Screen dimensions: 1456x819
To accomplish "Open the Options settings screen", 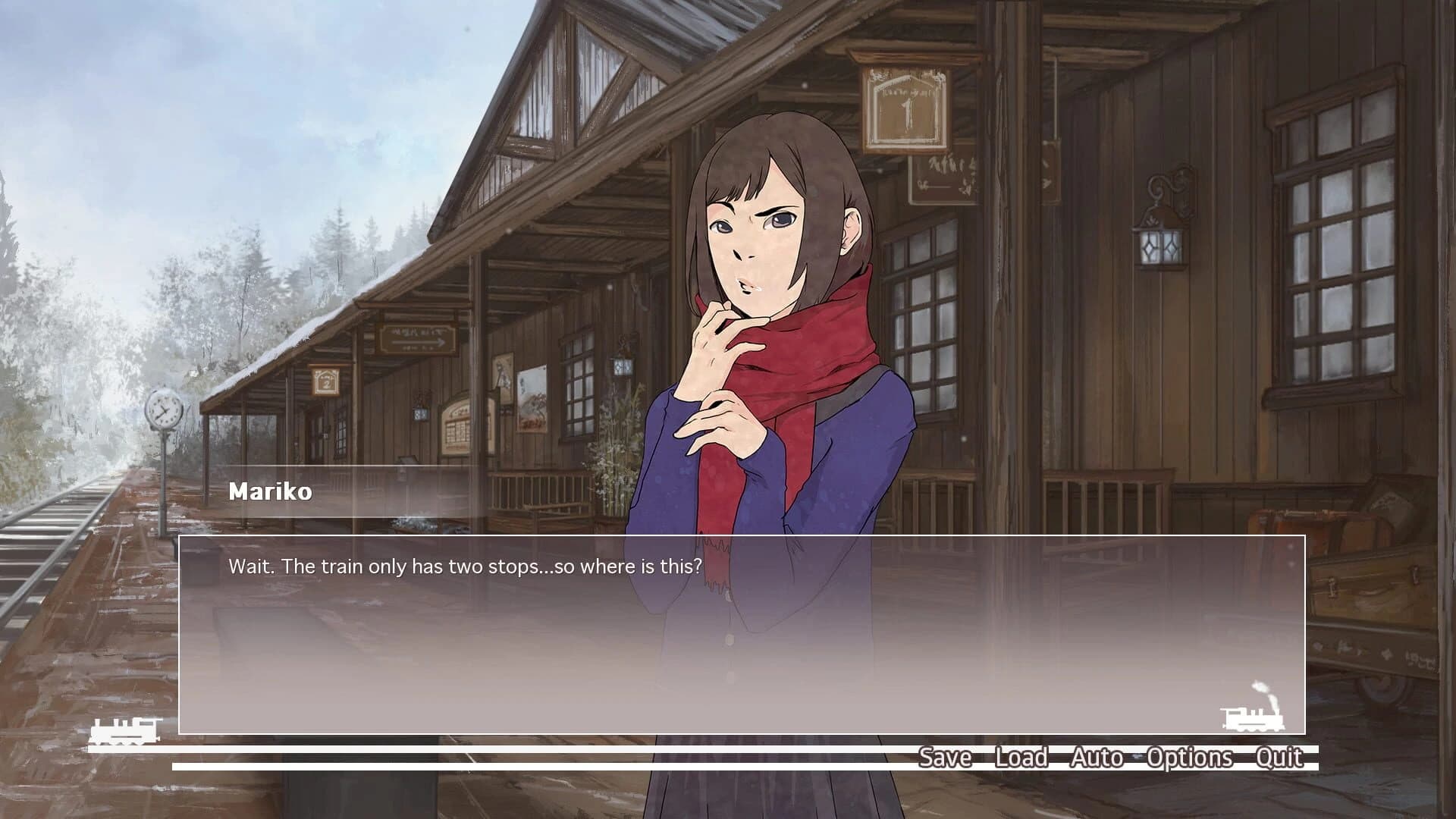I will point(1191,757).
